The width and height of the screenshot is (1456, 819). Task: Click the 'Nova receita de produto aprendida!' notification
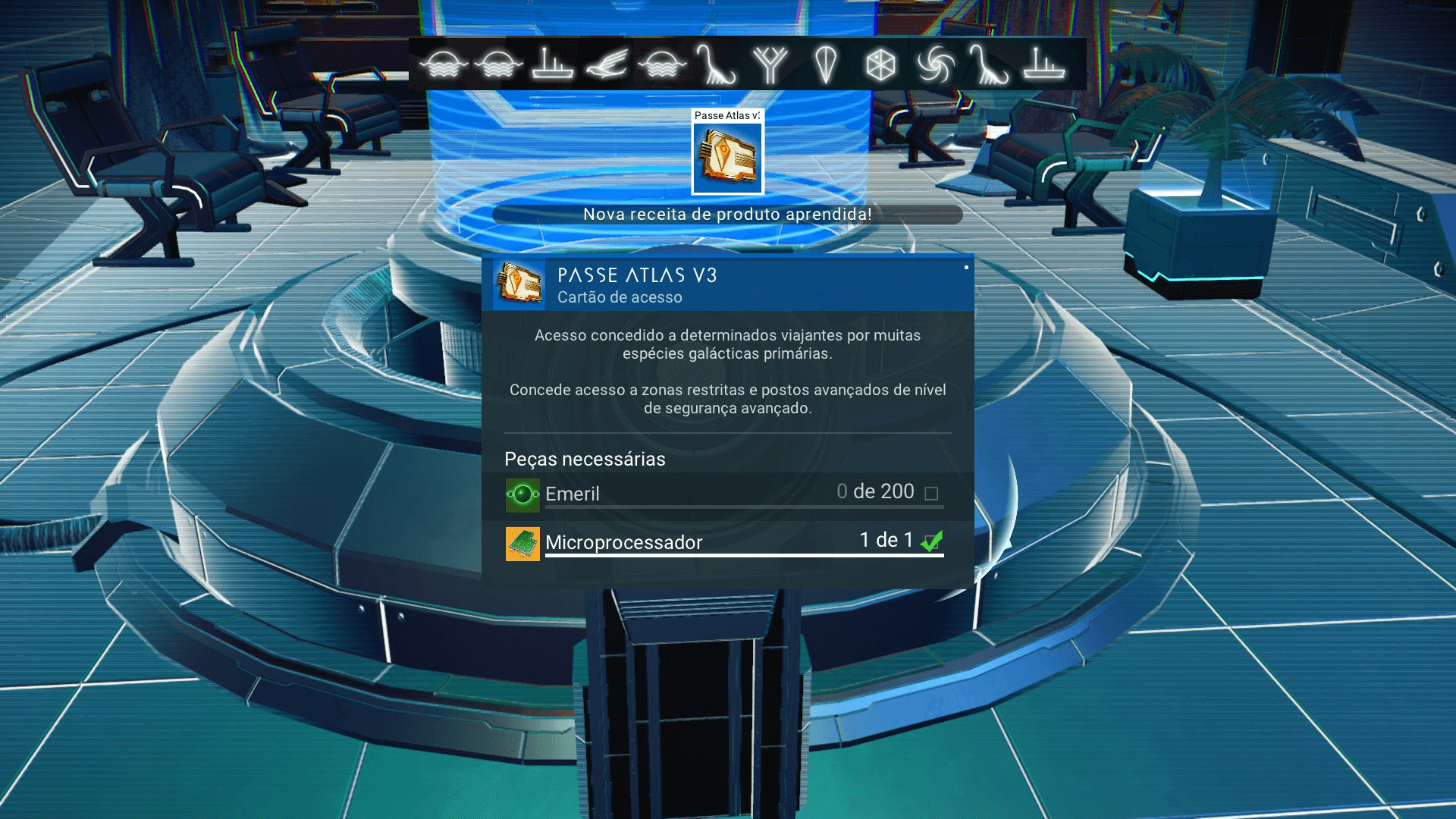pos(726,213)
